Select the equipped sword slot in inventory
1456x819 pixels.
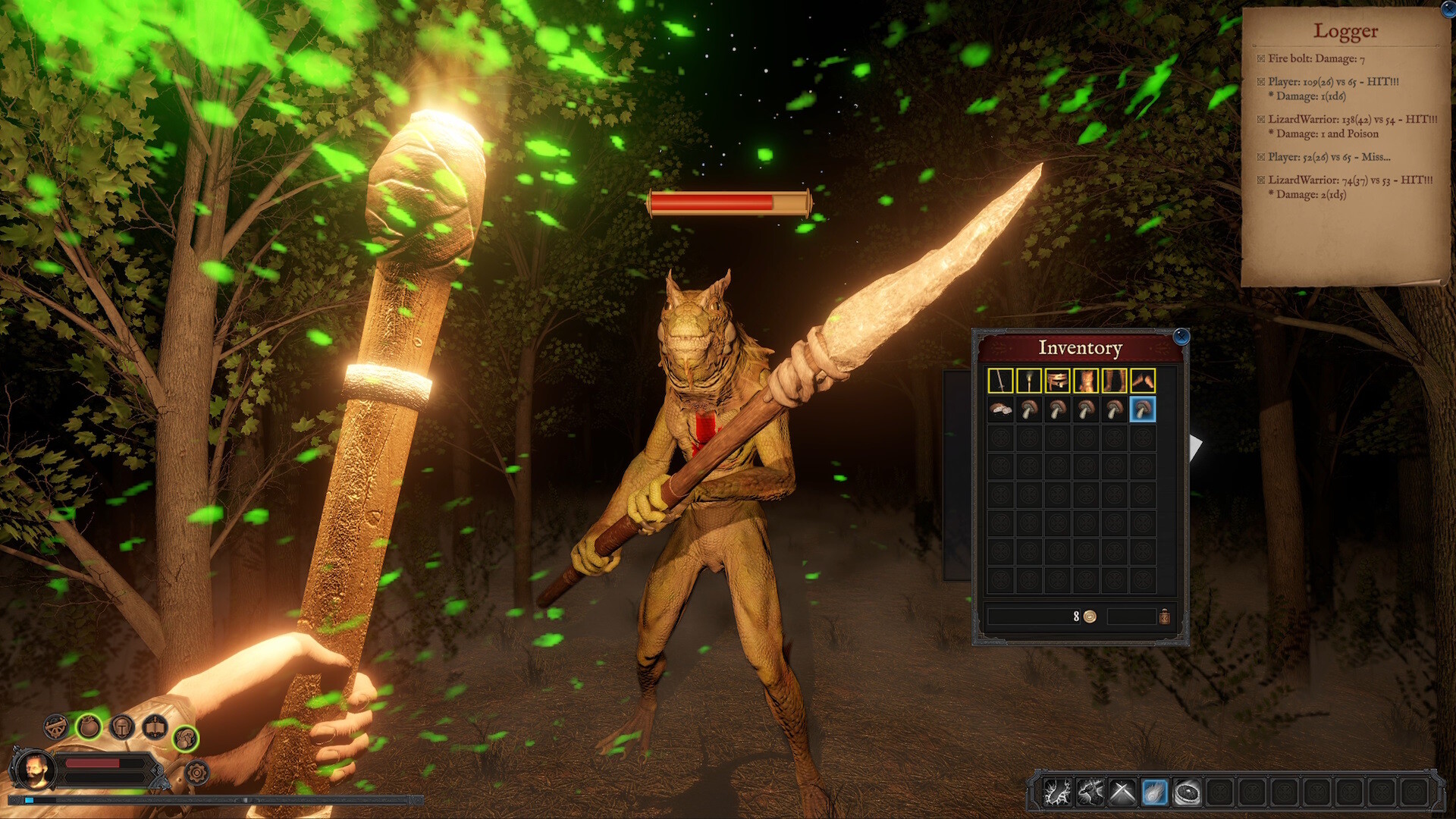[x=1000, y=381]
